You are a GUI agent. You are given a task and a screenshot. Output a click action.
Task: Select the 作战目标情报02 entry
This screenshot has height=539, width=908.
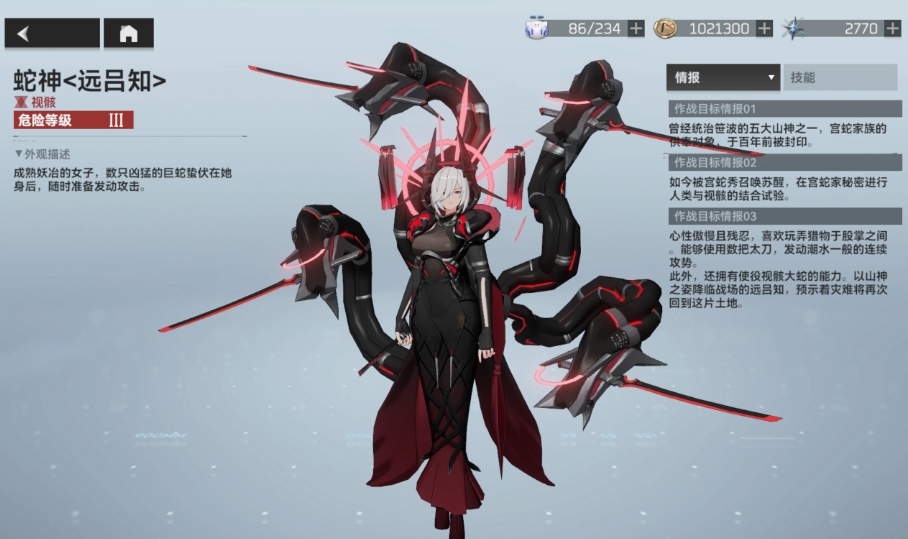[x=784, y=162]
